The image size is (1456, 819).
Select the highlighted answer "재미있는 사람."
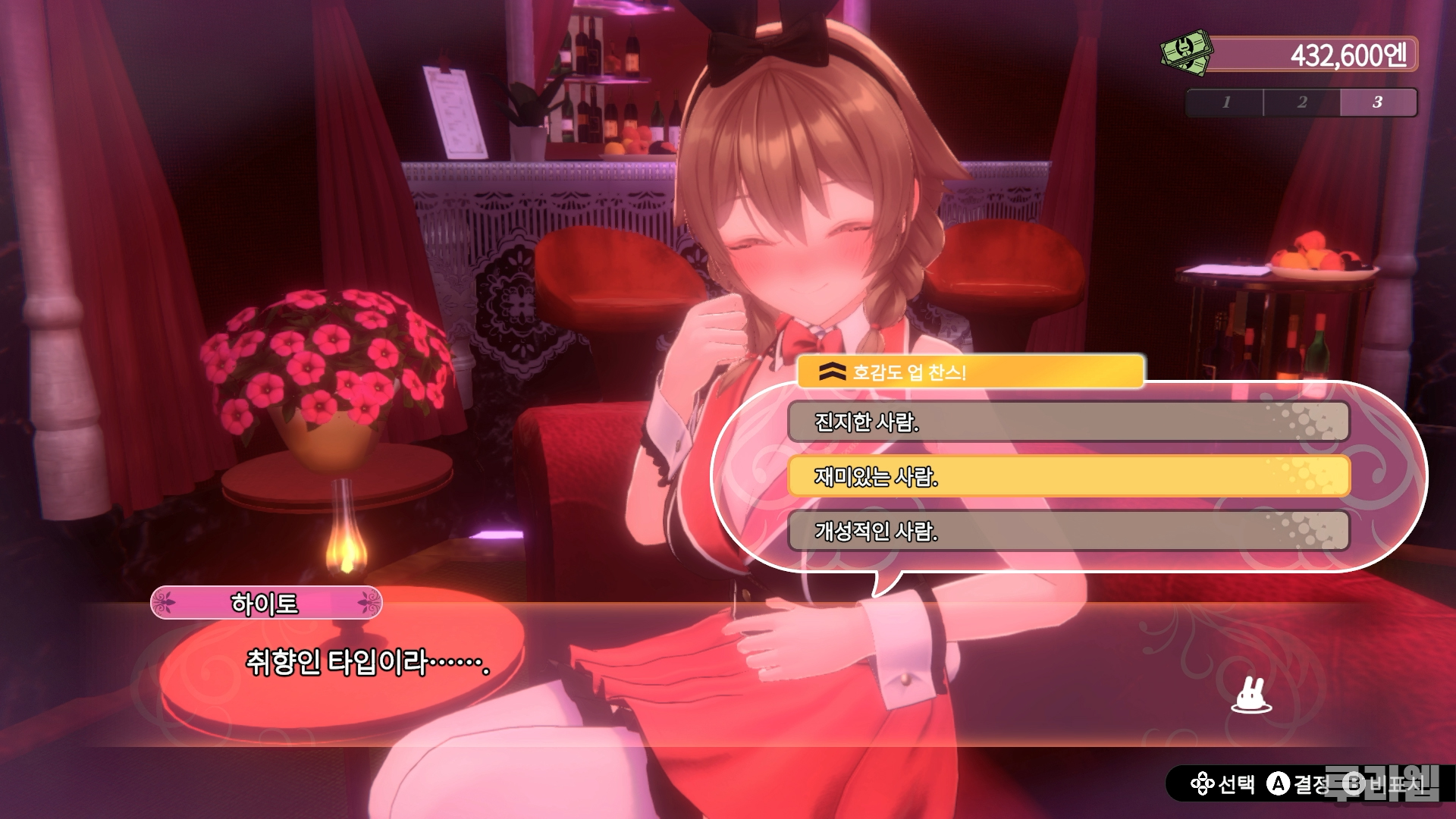[1068, 476]
